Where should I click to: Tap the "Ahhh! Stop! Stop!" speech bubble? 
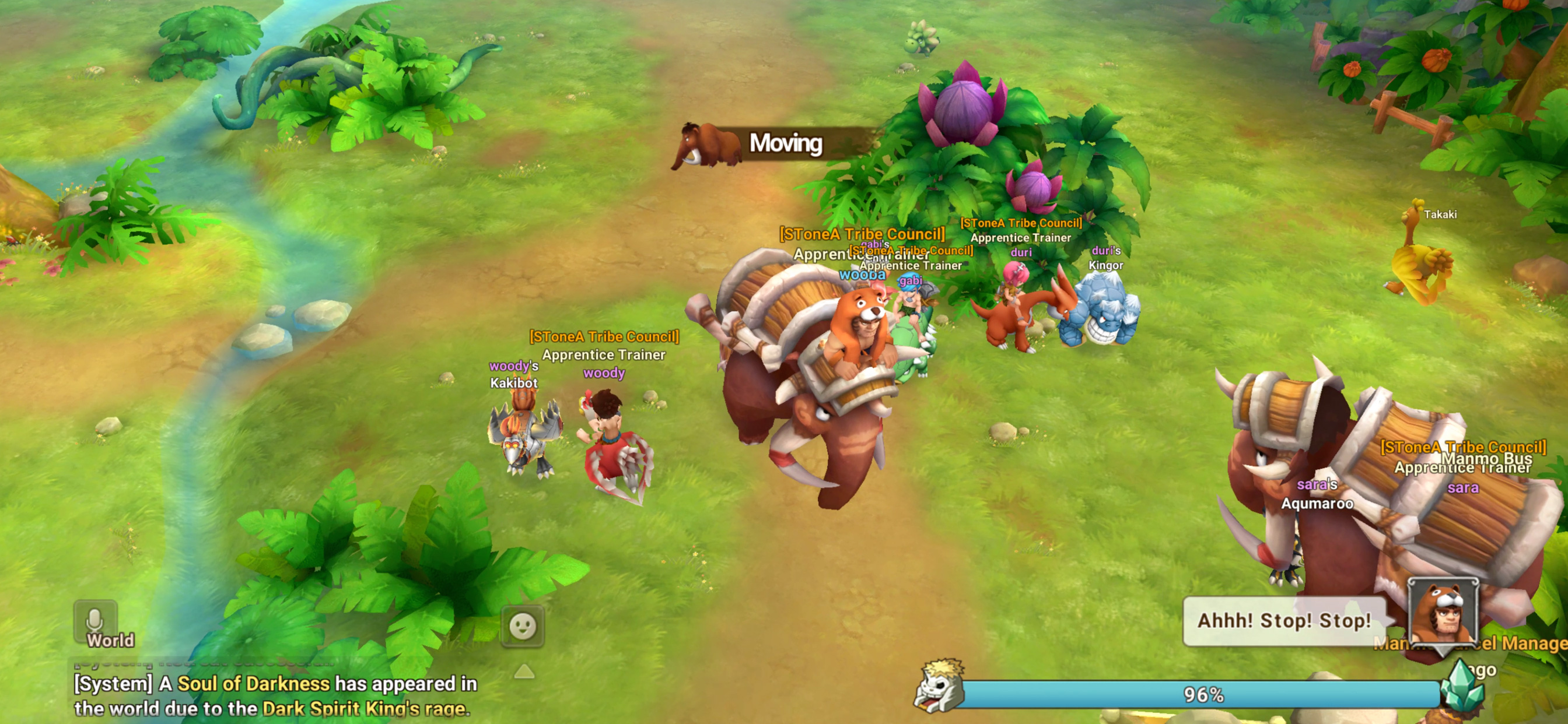tap(1284, 621)
